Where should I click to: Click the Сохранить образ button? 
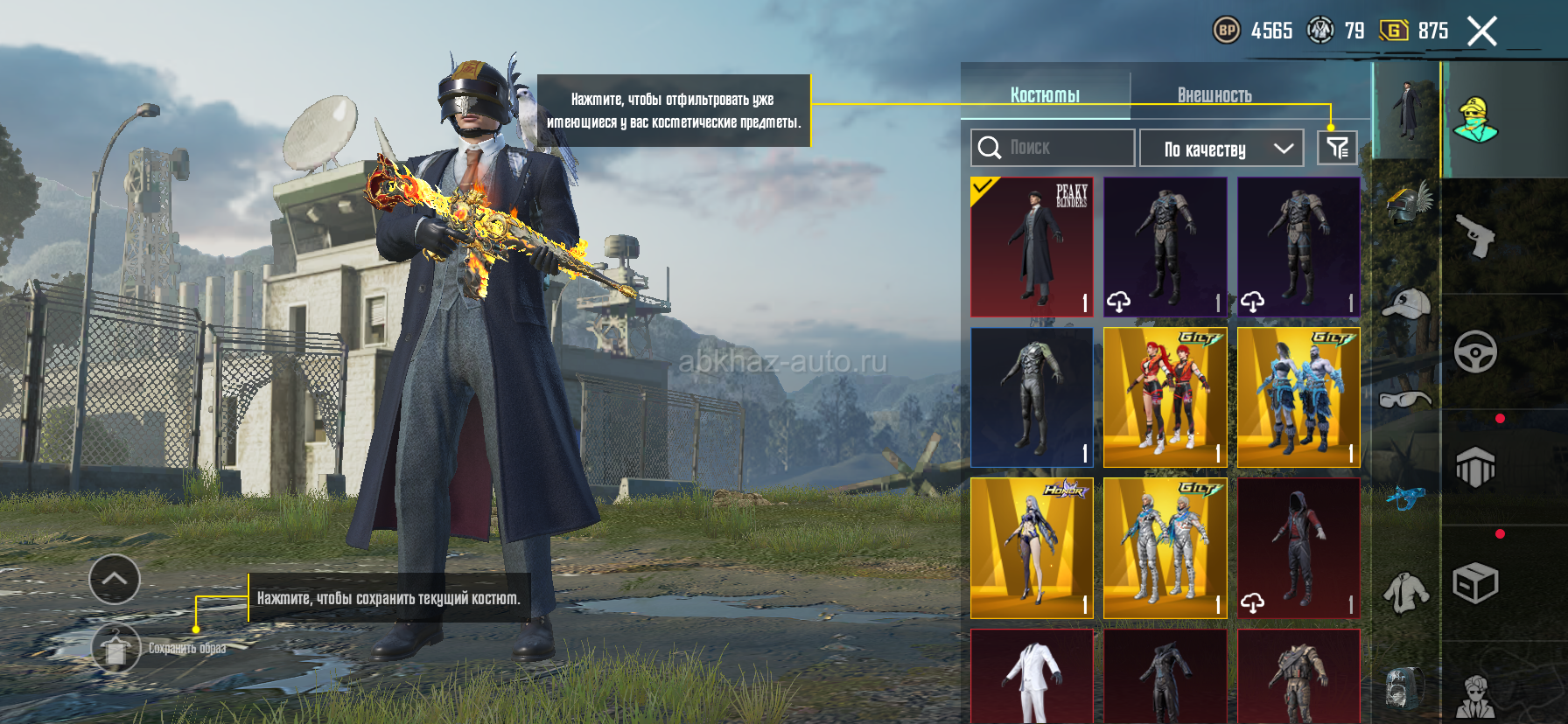point(116,648)
